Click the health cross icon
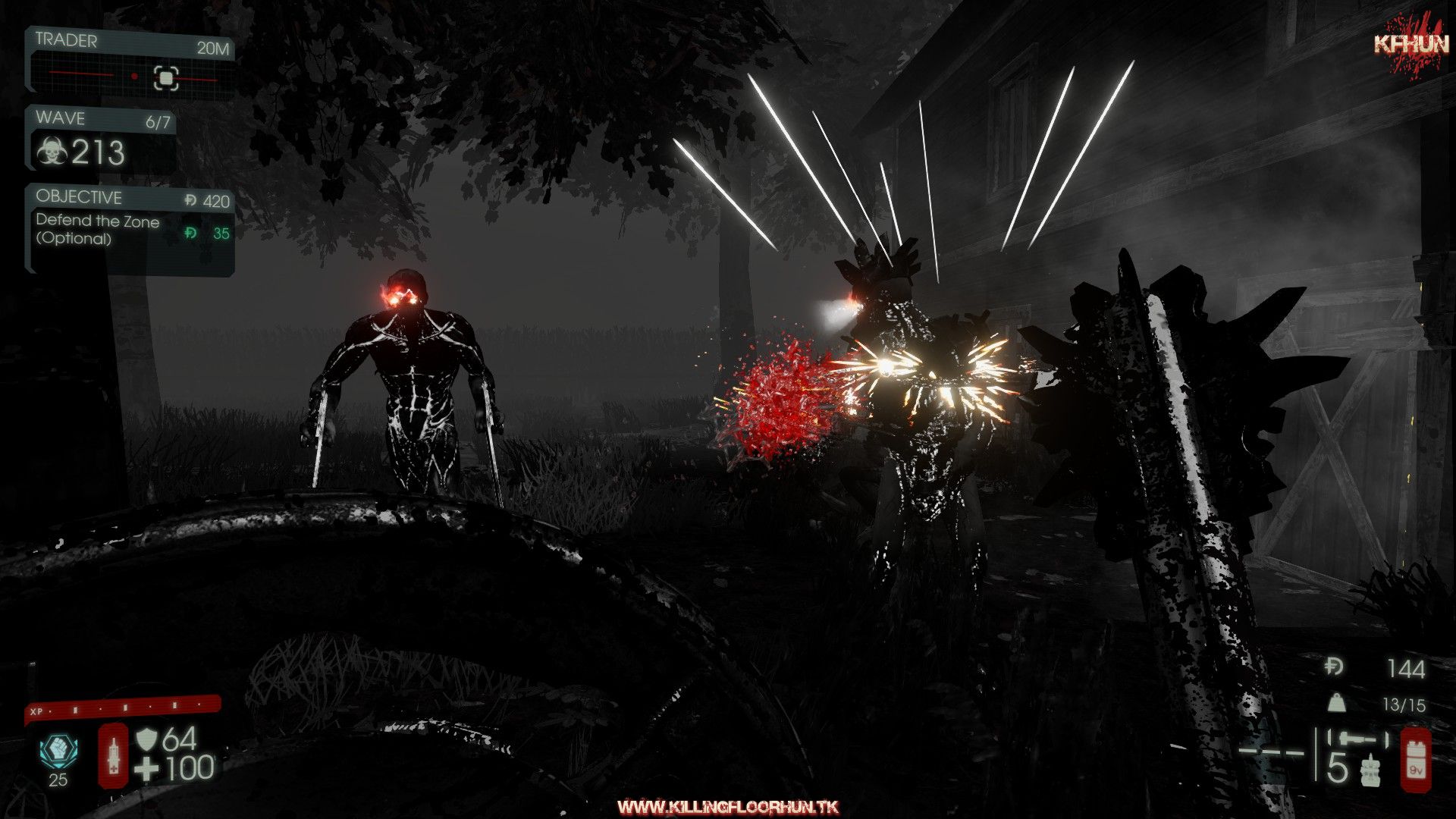The image size is (1456, 819). click(x=146, y=770)
